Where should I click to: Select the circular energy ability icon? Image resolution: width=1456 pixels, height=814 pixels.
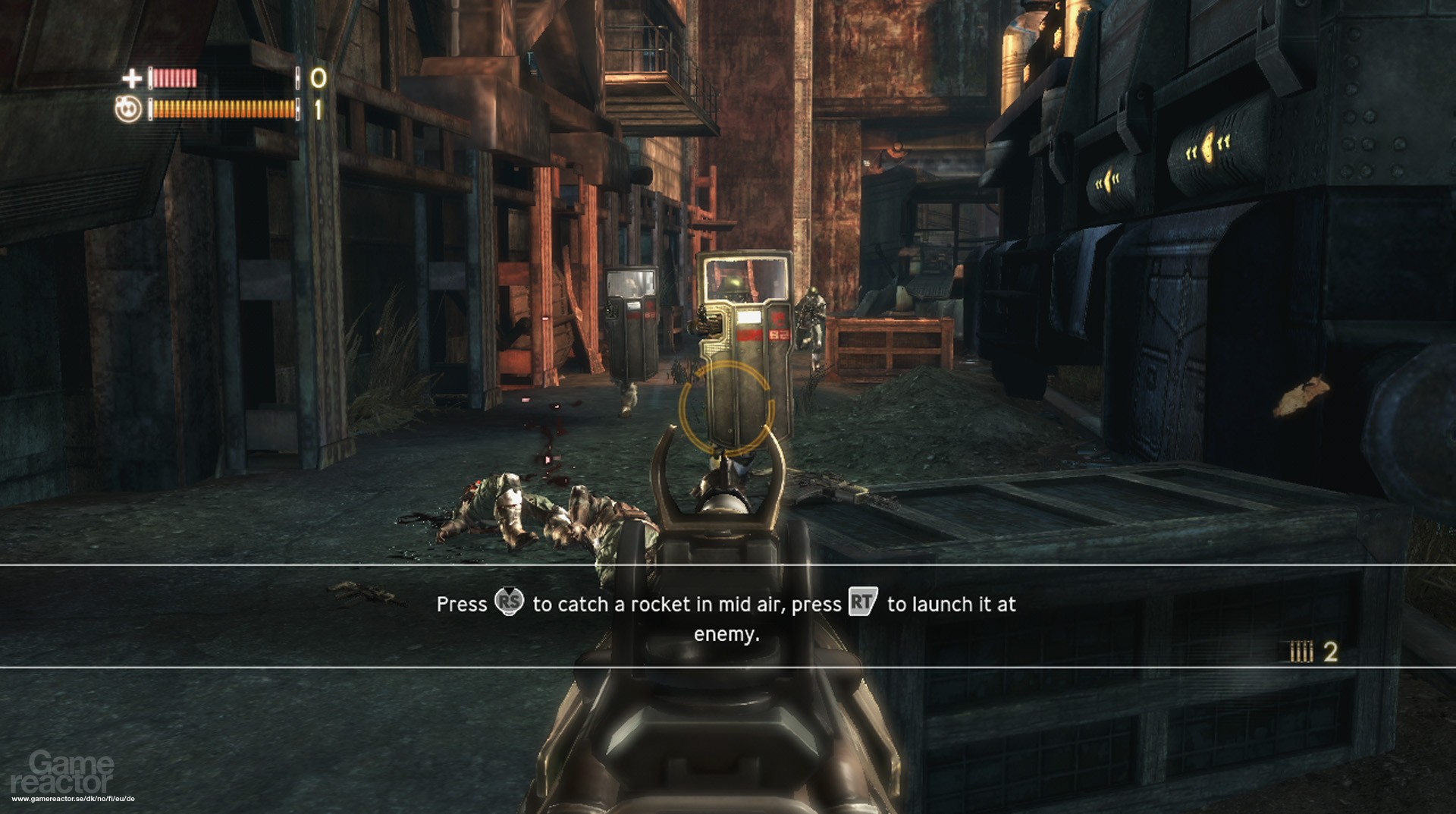pyautogui.click(x=128, y=110)
